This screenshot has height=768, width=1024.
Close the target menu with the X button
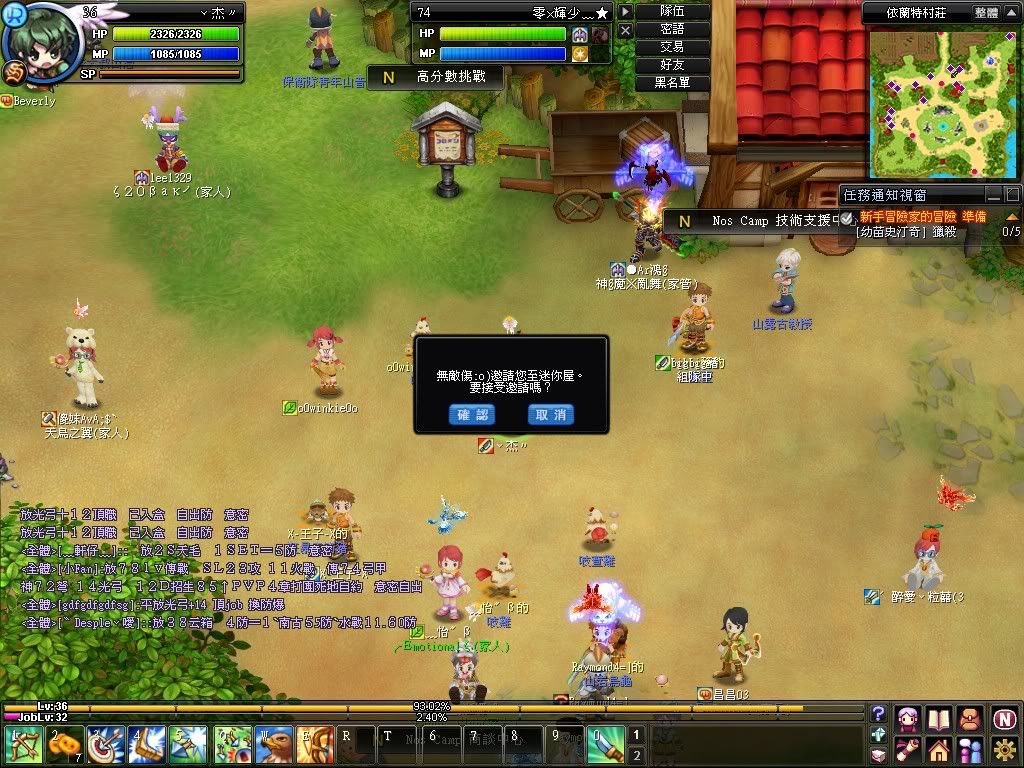pos(625,31)
